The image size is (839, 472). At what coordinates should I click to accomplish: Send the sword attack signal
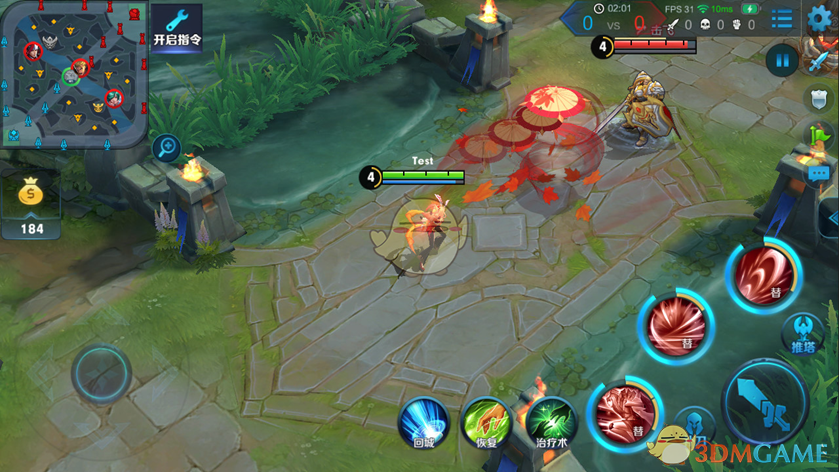pyautogui.click(x=819, y=58)
